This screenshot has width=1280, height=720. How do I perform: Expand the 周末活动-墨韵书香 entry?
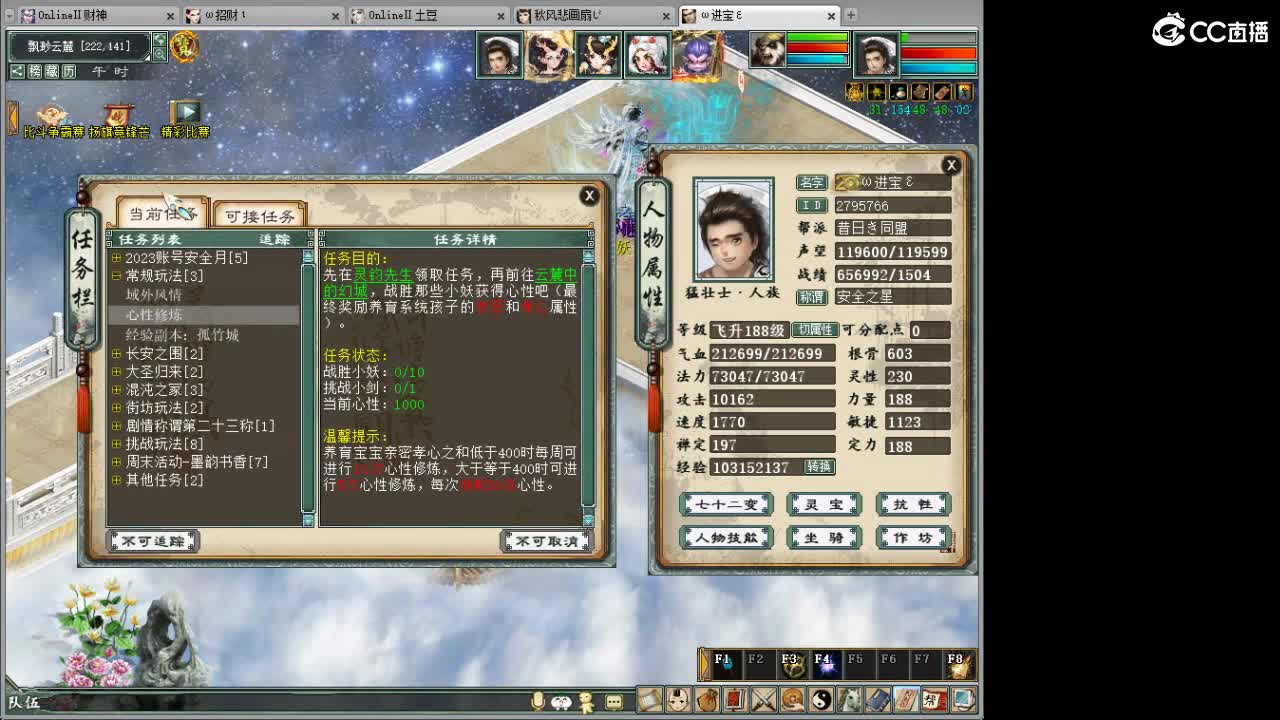[x=117, y=461]
